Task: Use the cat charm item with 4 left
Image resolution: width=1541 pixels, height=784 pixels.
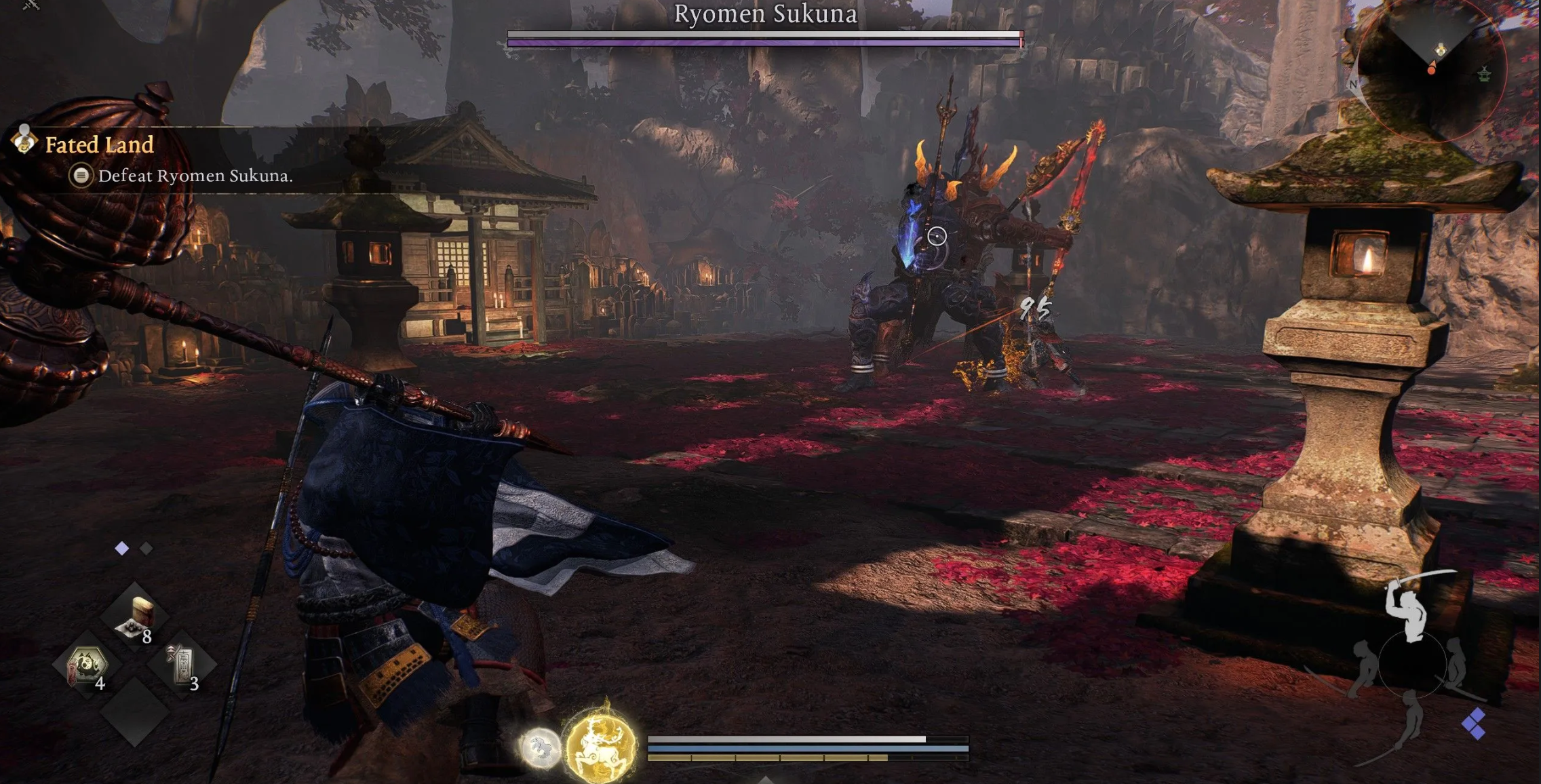Action: [x=87, y=666]
